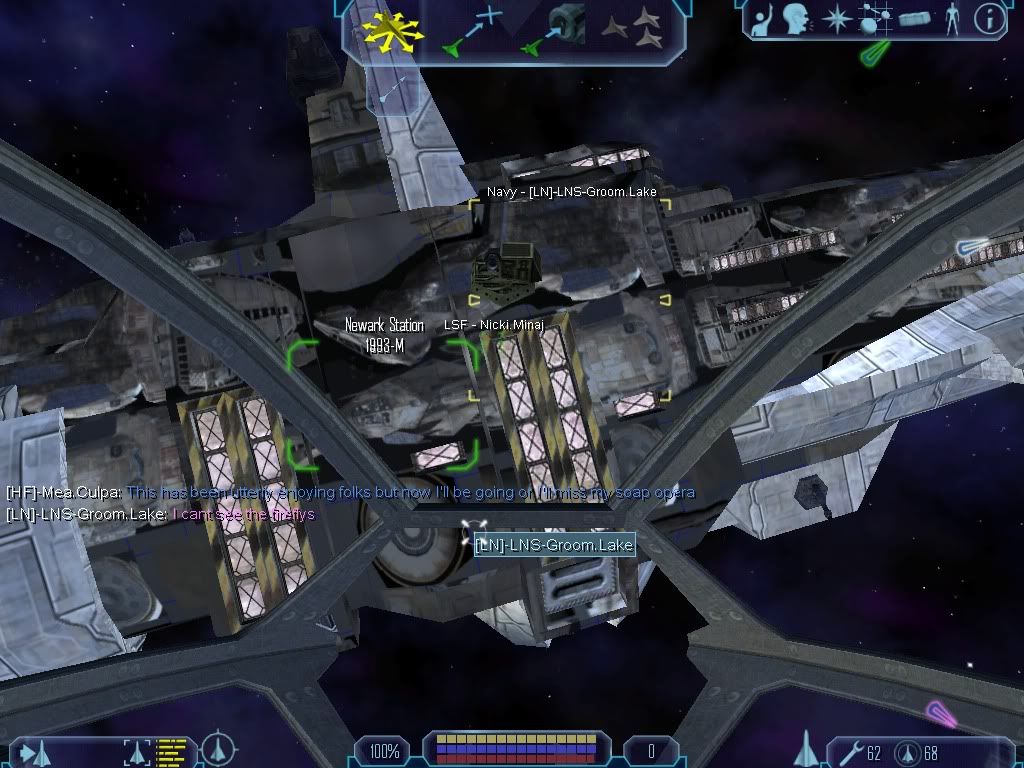Use a shield battery, count 68
The width and height of the screenshot is (1024, 768).
tap(908, 751)
